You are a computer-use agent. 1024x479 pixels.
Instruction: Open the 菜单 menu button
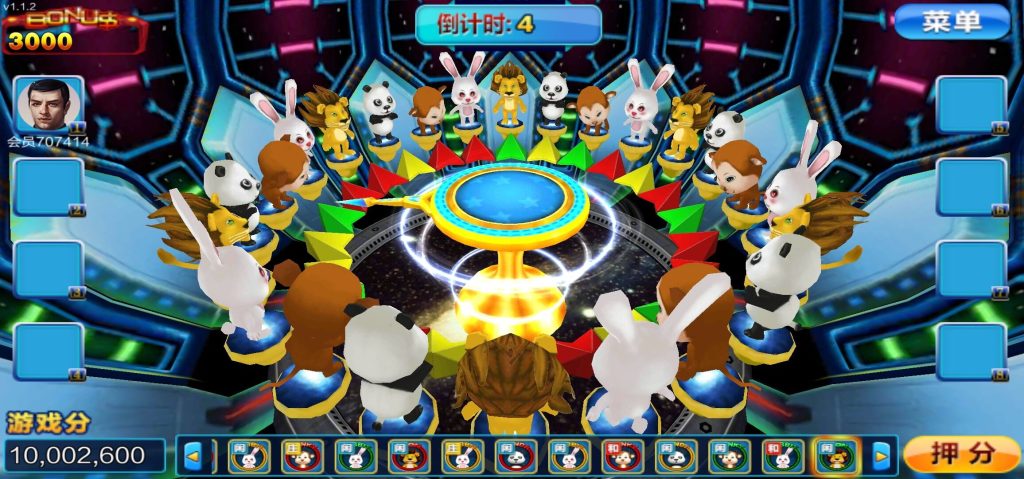[x=951, y=22]
